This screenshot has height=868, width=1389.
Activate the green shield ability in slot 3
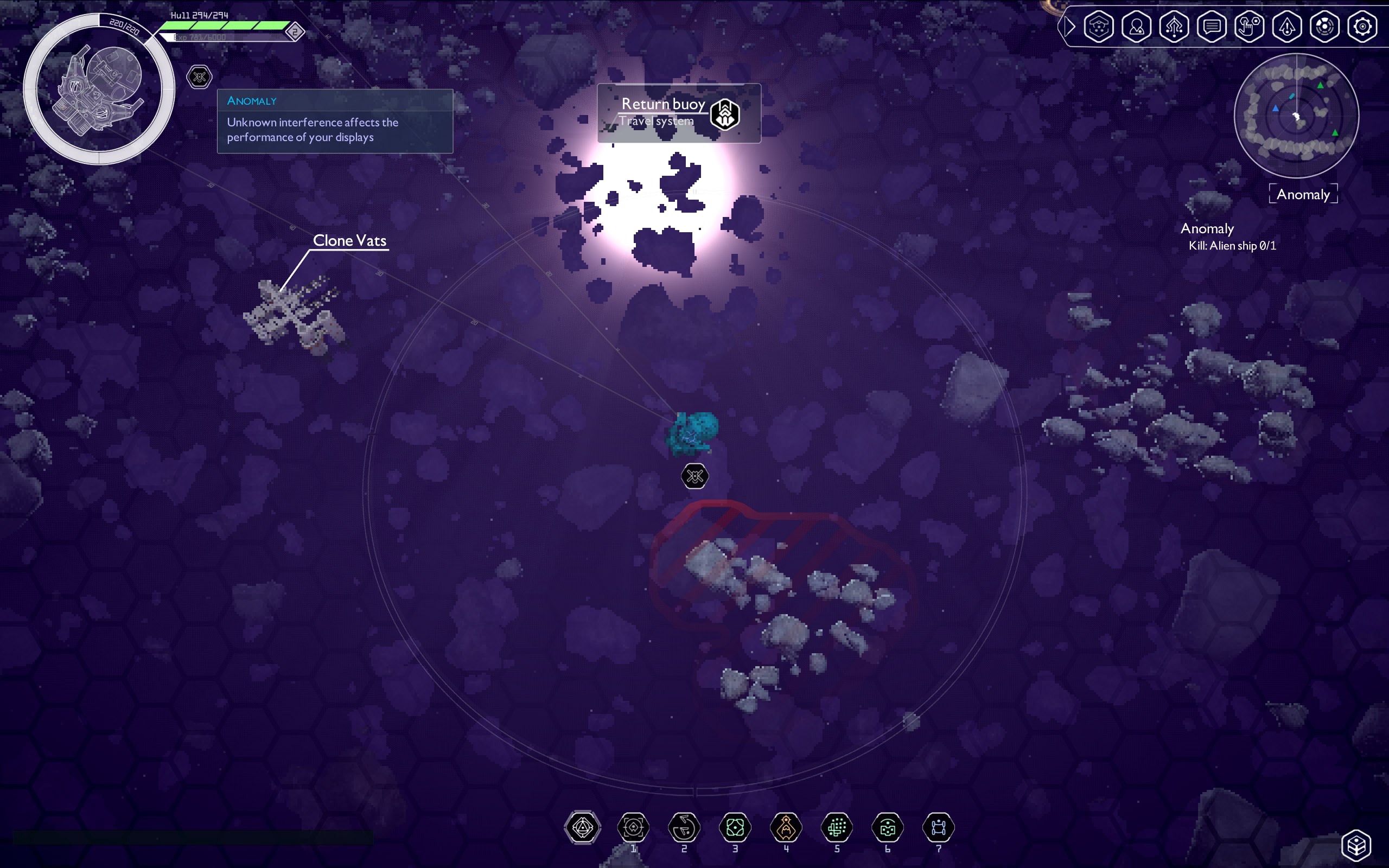[x=735, y=827]
